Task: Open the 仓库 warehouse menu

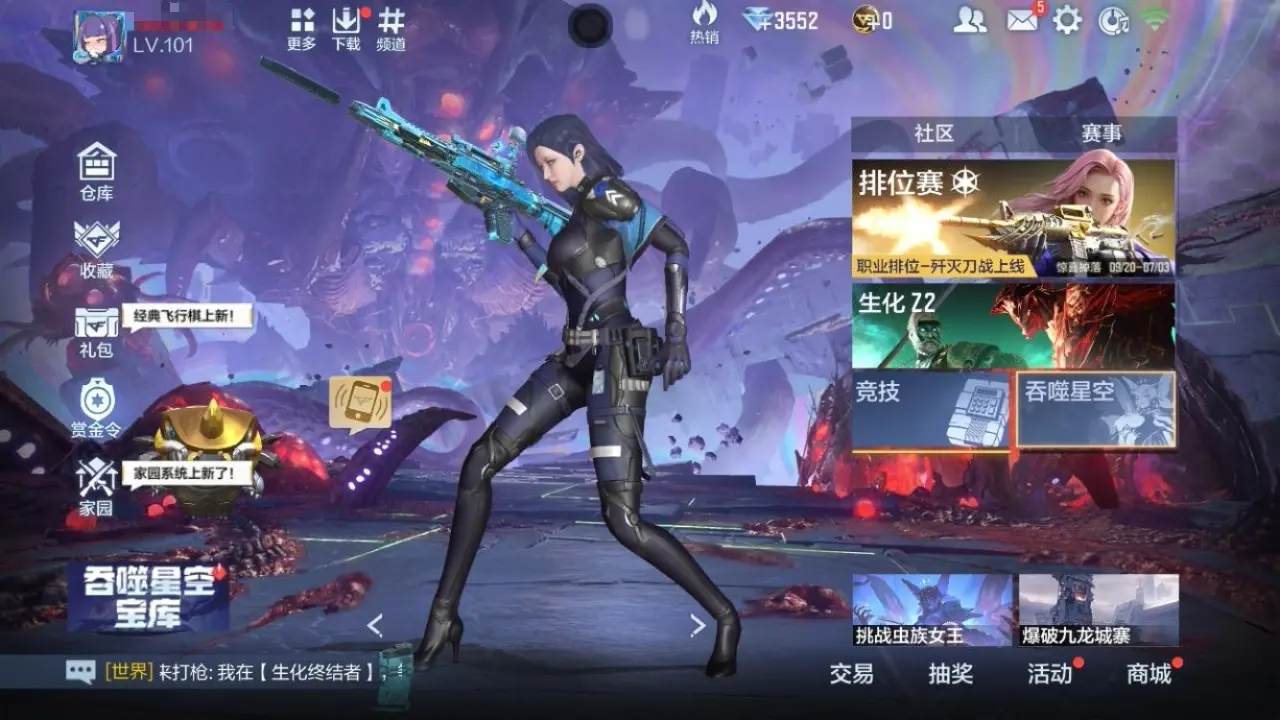Action: (97, 169)
